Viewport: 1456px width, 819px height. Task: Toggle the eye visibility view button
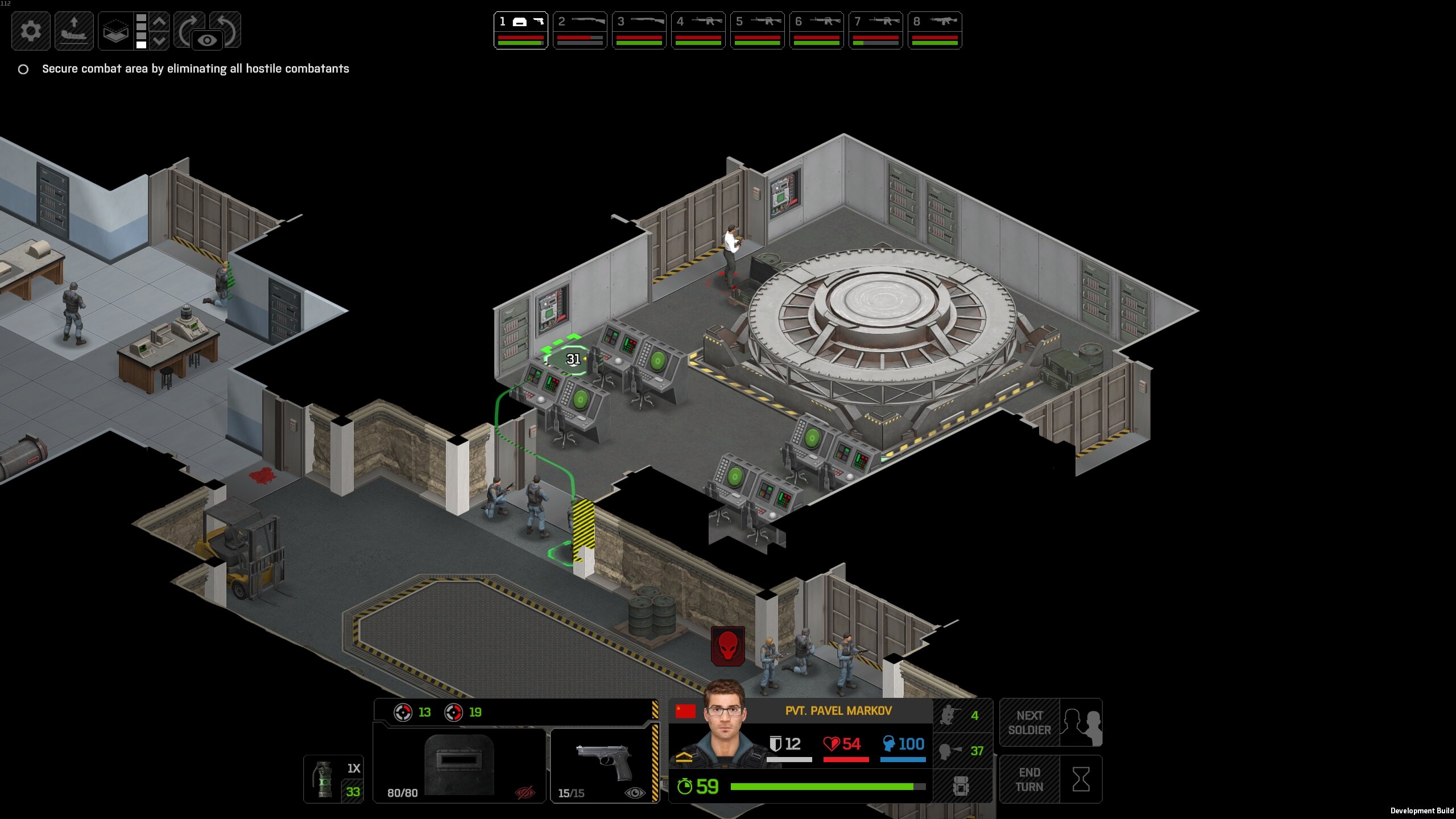pyautogui.click(x=207, y=40)
